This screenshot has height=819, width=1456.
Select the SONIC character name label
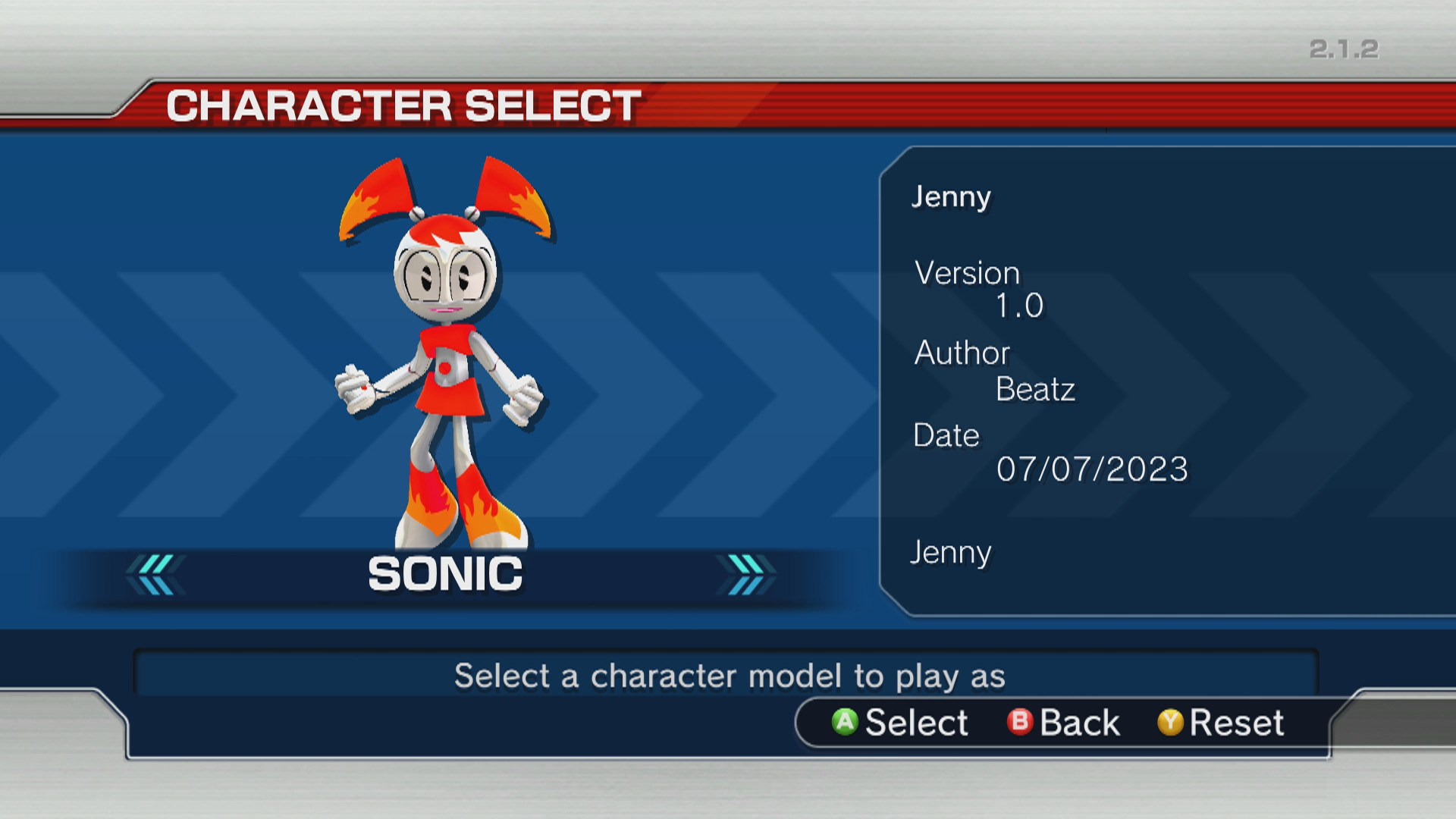[x=446, y=574]
